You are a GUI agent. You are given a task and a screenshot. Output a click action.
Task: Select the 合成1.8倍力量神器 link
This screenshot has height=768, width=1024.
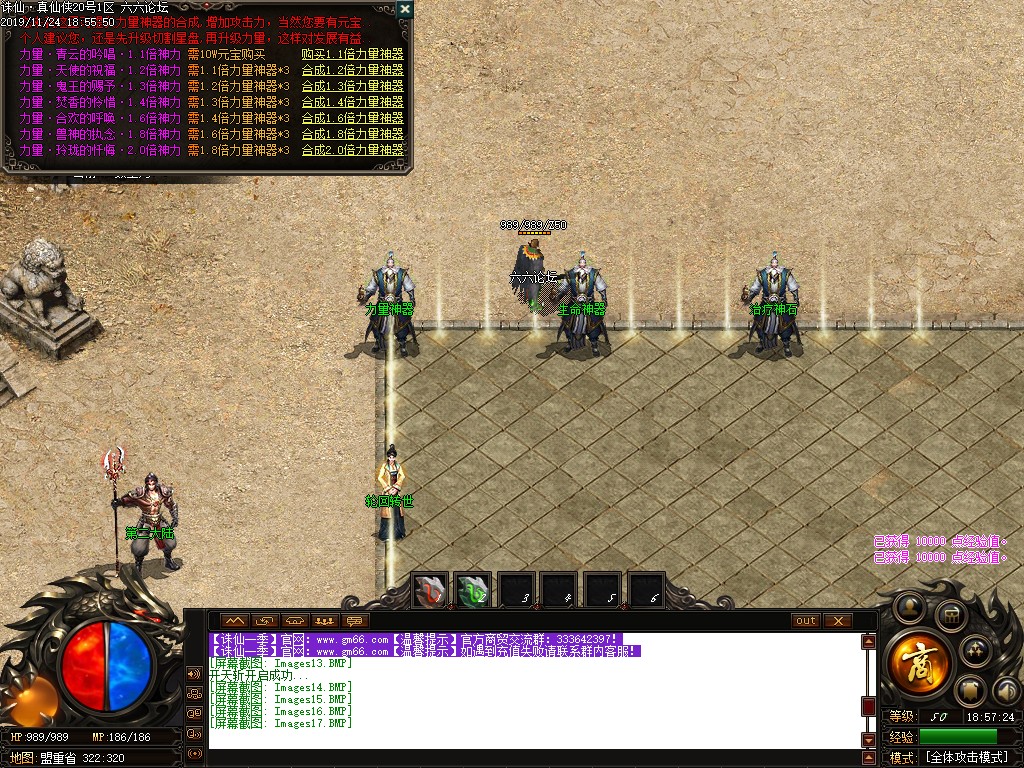click(x=352, y=134)
